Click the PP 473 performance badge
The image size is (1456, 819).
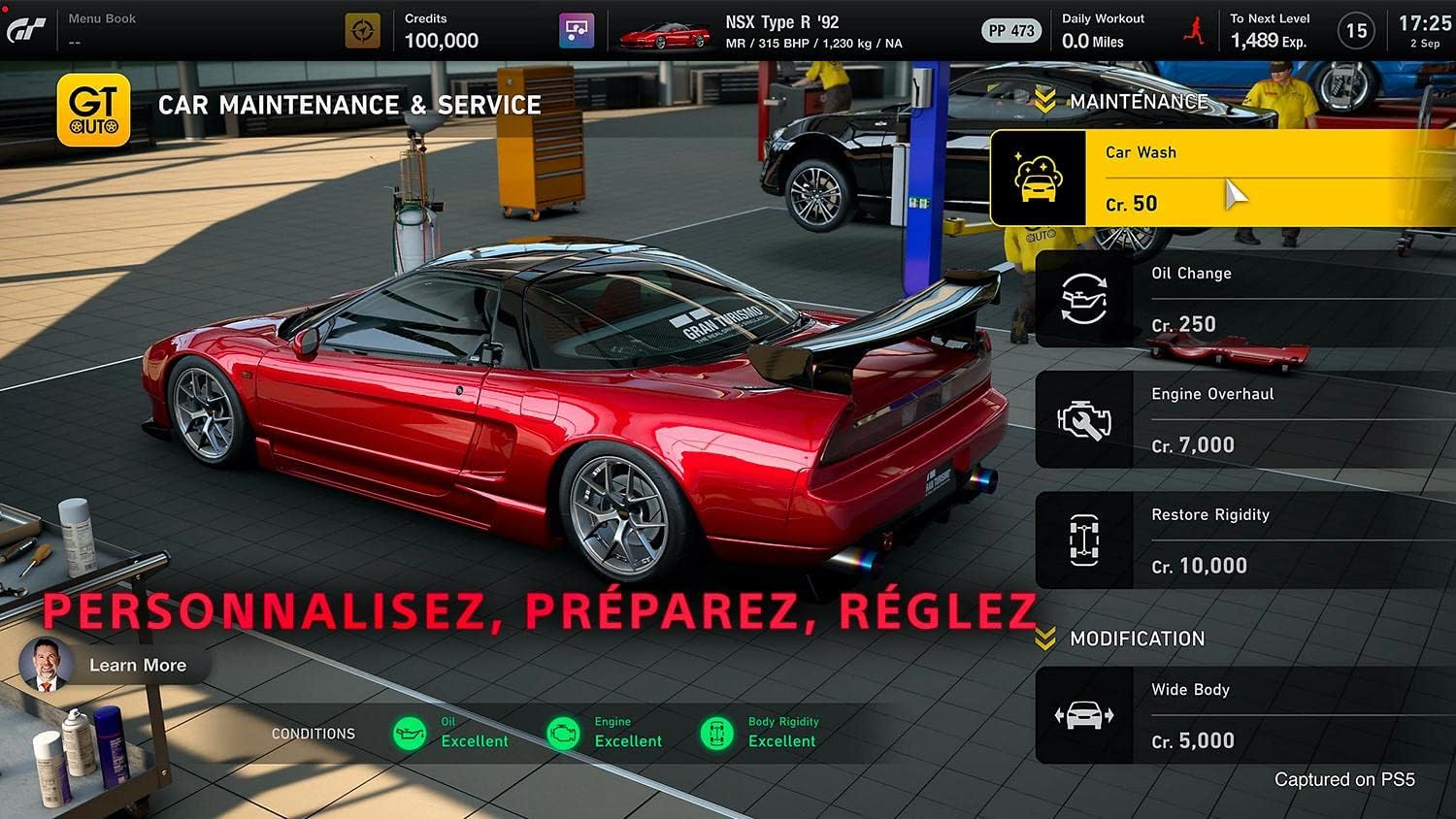[x=1010, y=30]
